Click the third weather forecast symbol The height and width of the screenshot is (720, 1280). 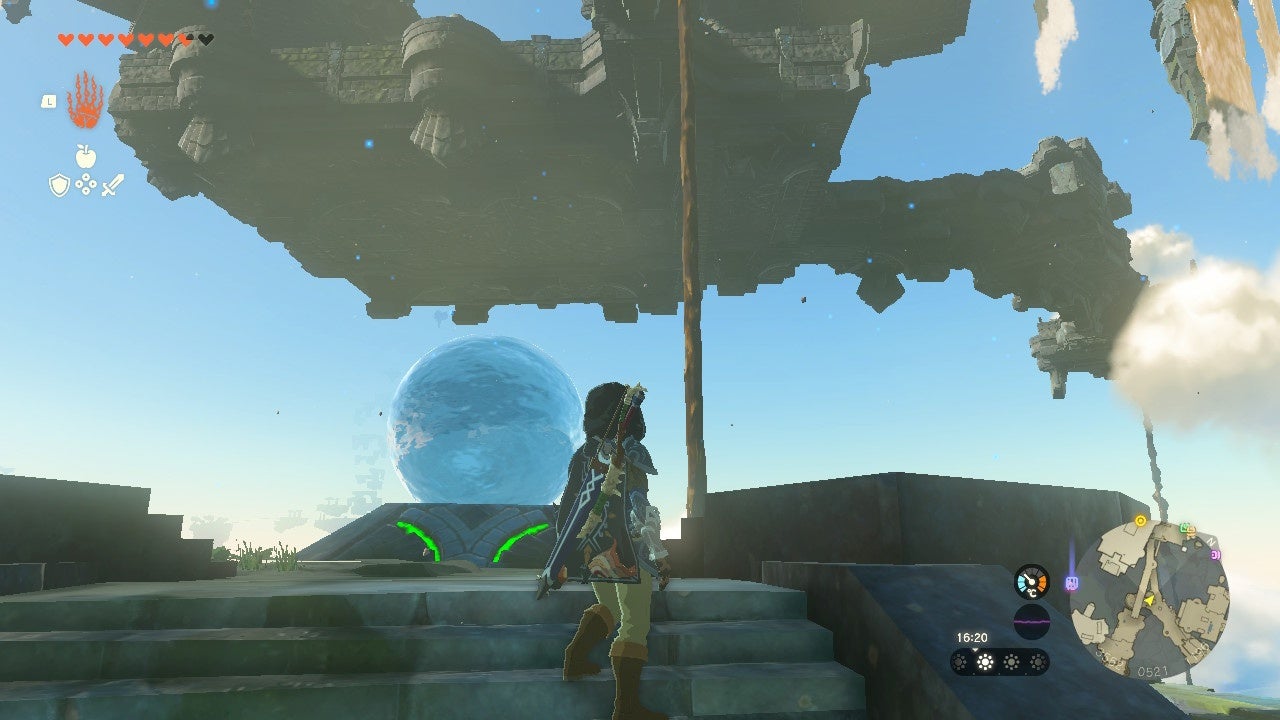(1011, 662)
